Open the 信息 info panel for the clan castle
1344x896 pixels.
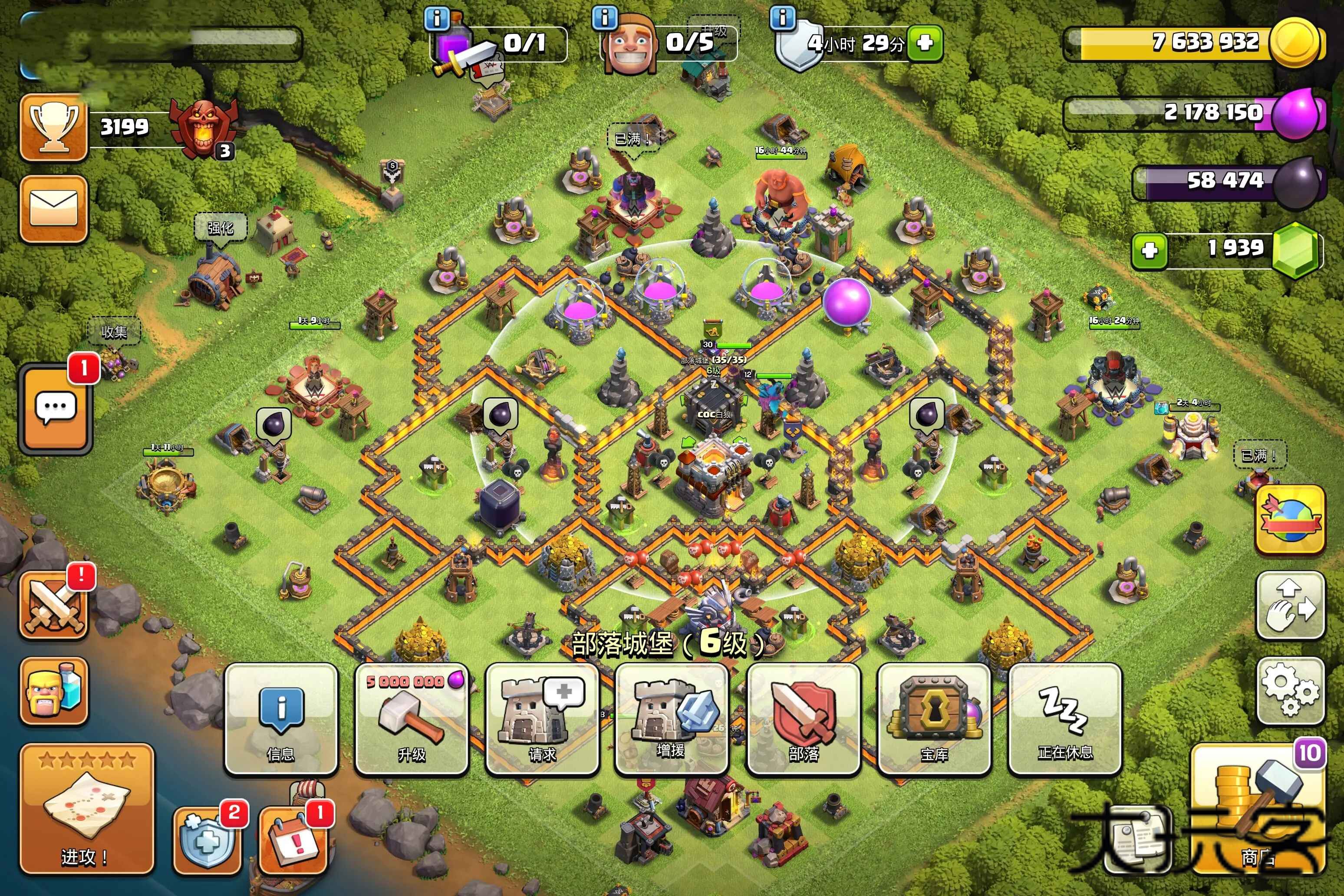point(281,719)
